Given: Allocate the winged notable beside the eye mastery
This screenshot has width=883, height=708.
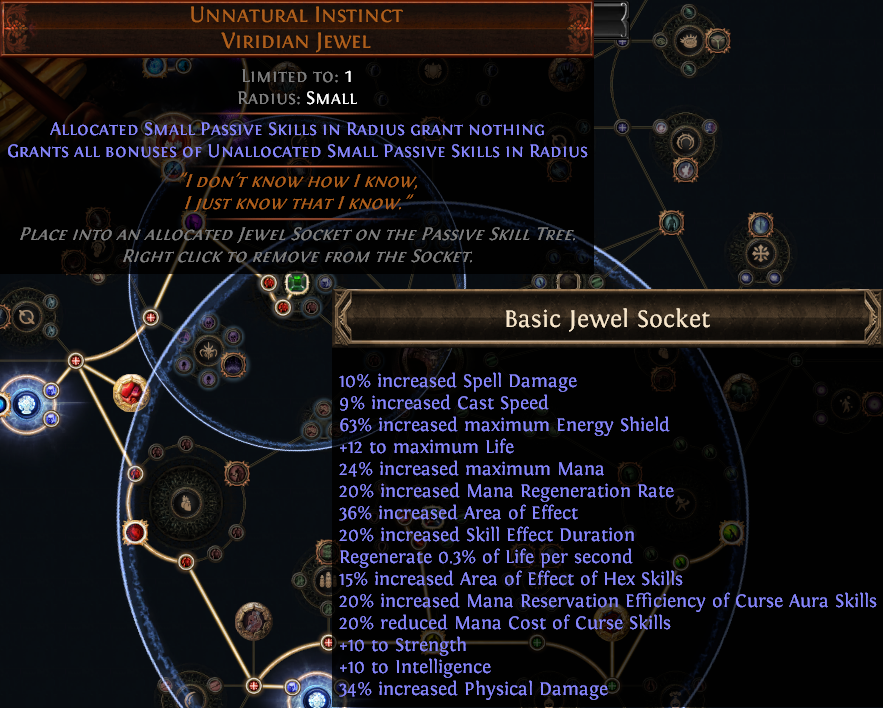Looking at the screenshot, I should coord(717,41).
